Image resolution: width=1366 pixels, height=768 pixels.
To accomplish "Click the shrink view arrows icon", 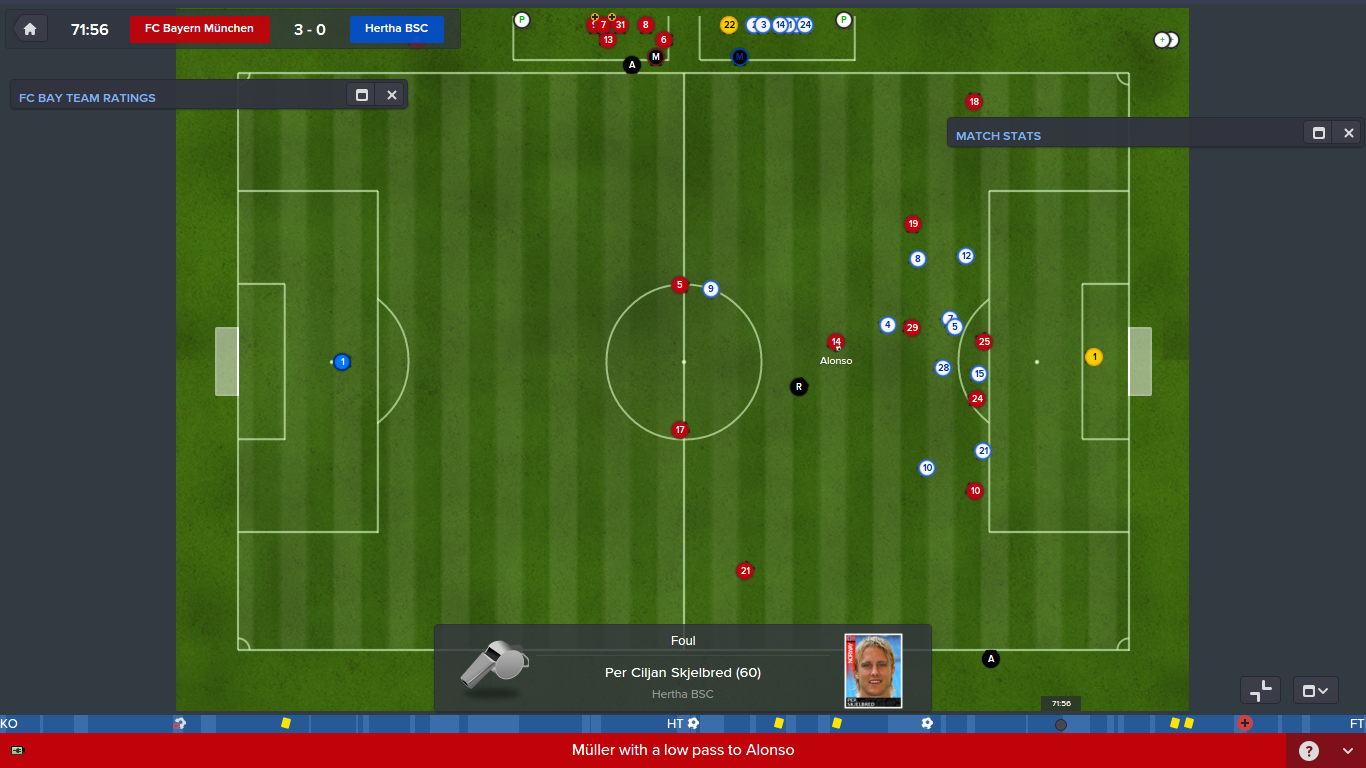I will click(1260, 690).
